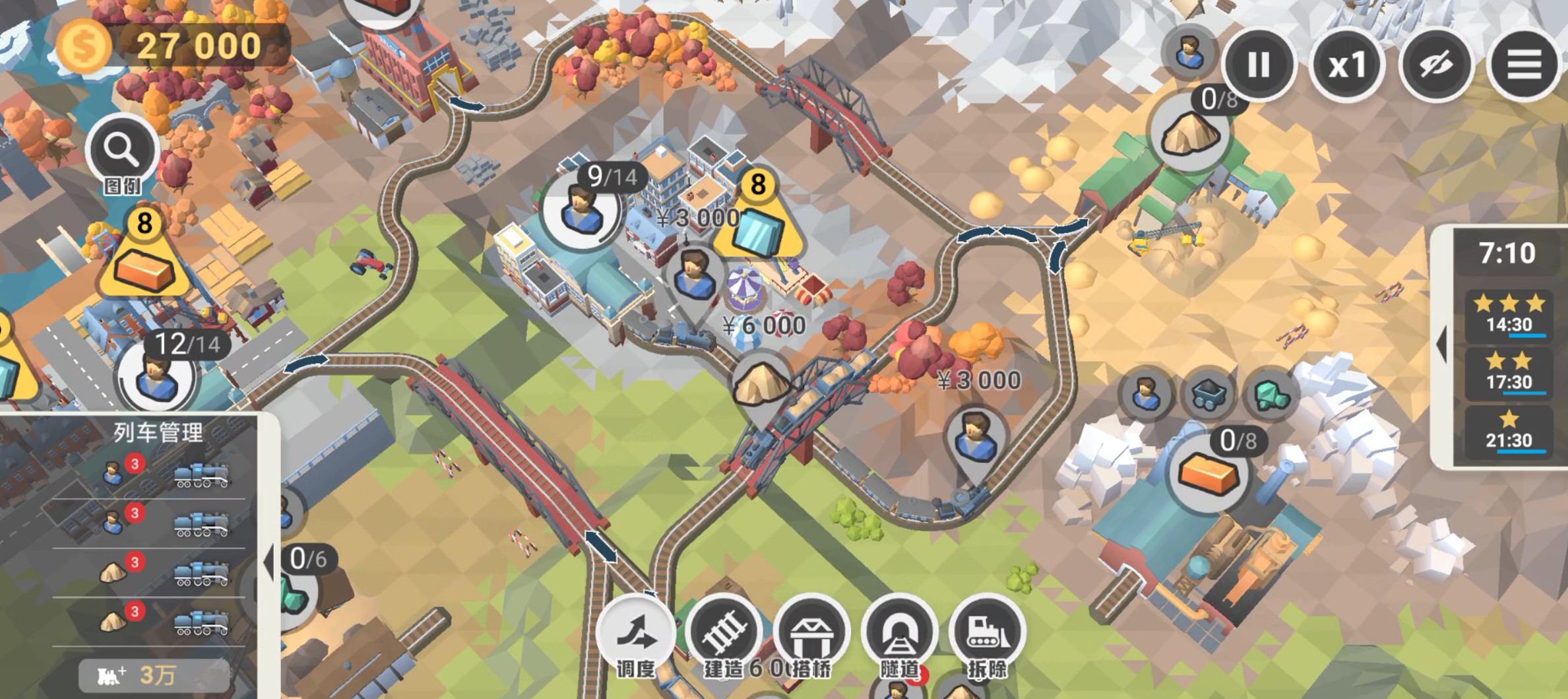Select the glass demand marker showing 8
The width and height of the screenshot is (1568, 699).
click(759, 221)
